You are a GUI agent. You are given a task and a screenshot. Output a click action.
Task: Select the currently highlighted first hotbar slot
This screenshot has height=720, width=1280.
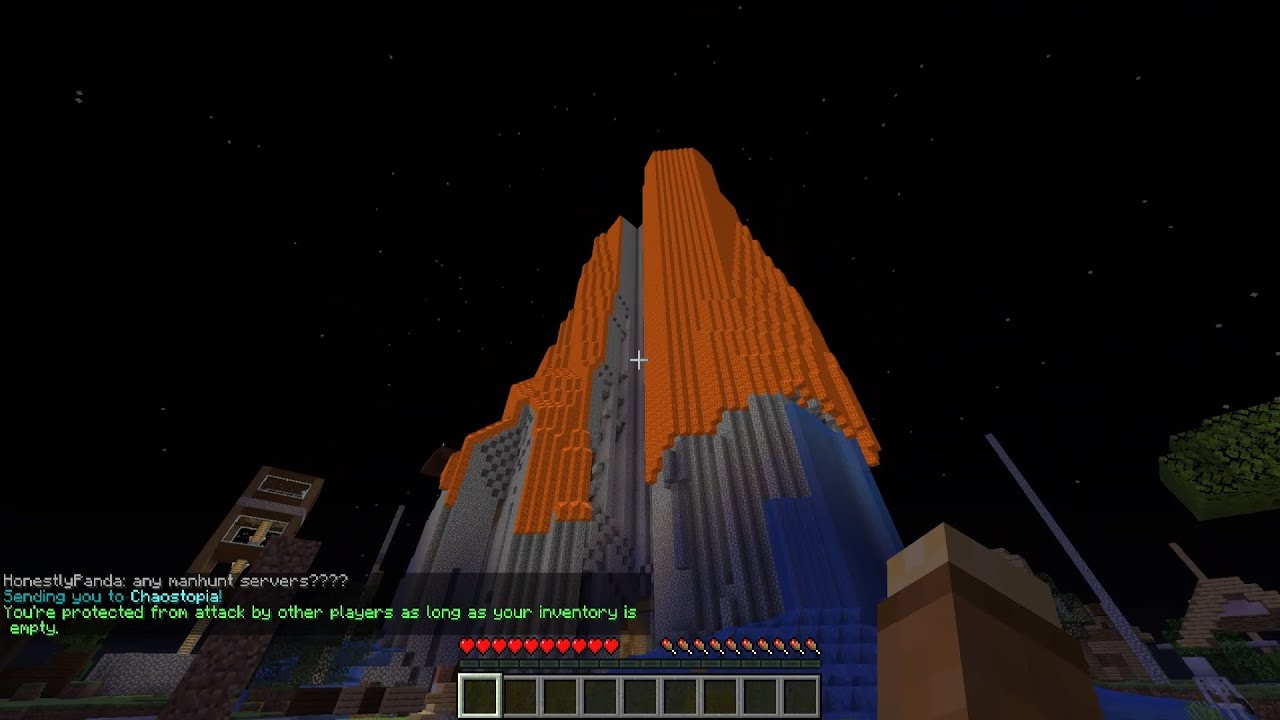click(480, 694)
